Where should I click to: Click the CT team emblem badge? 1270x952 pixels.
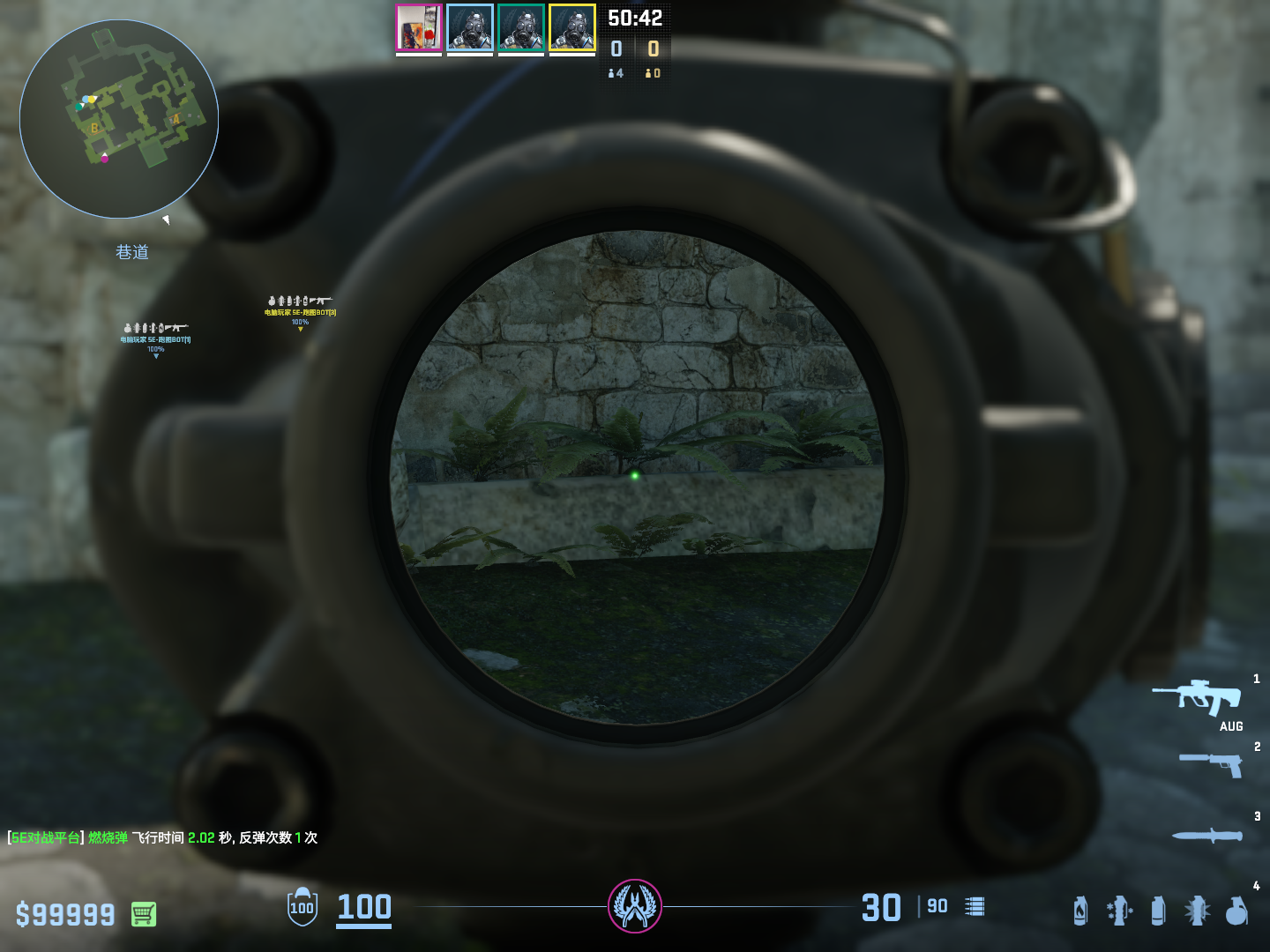635,906
